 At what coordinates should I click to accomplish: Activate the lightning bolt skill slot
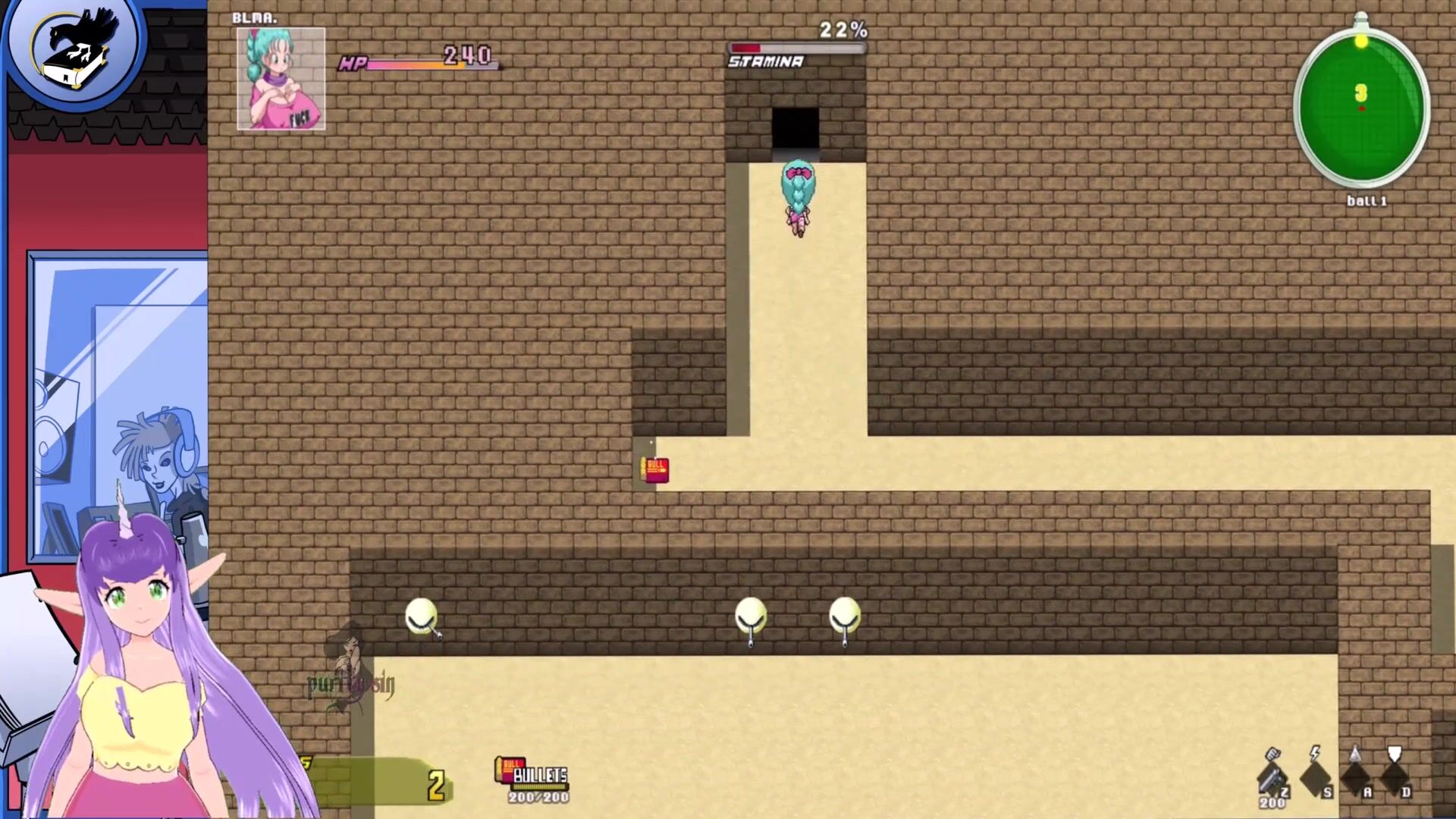1316,773
